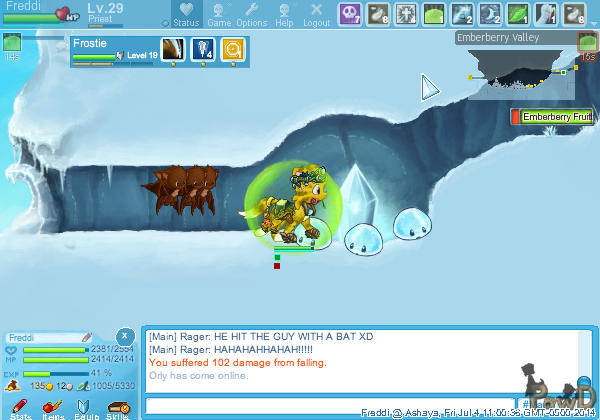Open the Stats panel
The image size is (600, 420).
(19, 409)
